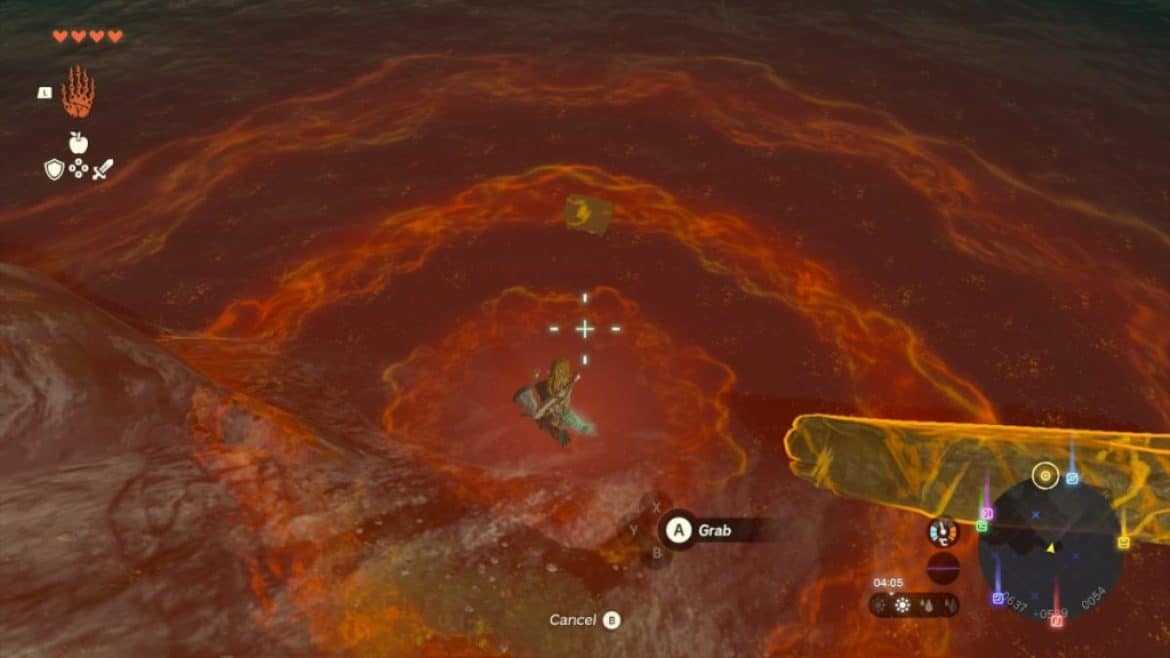Click the gold circled objective marker above the minimap
The width and height of the screenshot is (1170, 658).
point(1046,476)
